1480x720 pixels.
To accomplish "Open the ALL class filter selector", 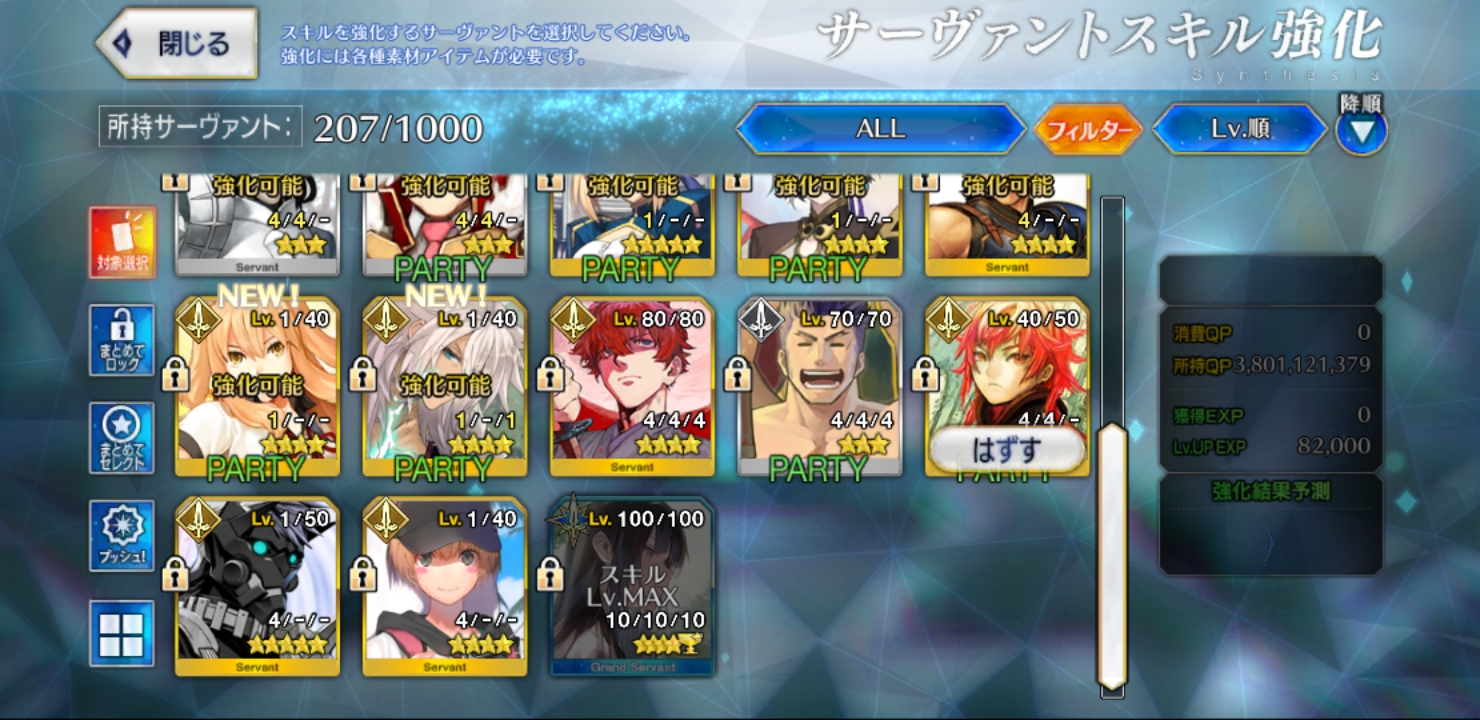I will click(x=880, y=129).
